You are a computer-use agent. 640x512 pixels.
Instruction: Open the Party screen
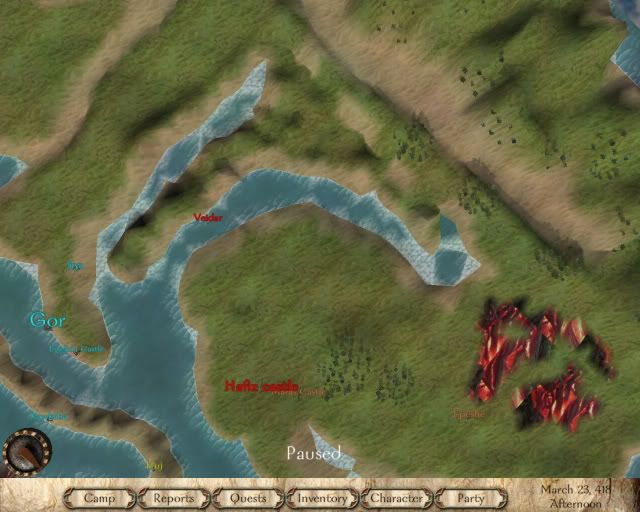[x=470, y=498]
